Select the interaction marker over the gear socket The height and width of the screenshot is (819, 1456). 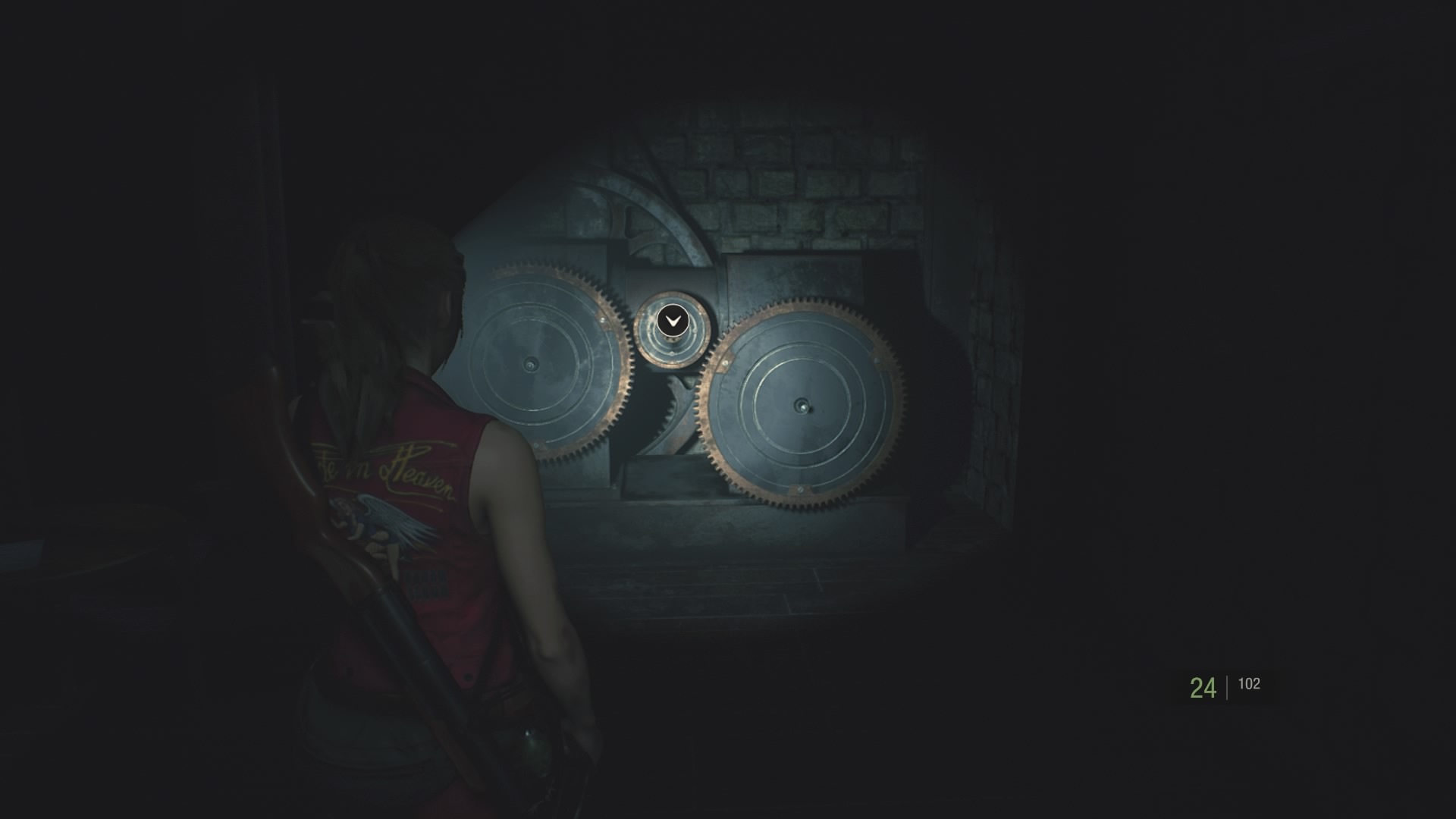click(x=672, y=322)
